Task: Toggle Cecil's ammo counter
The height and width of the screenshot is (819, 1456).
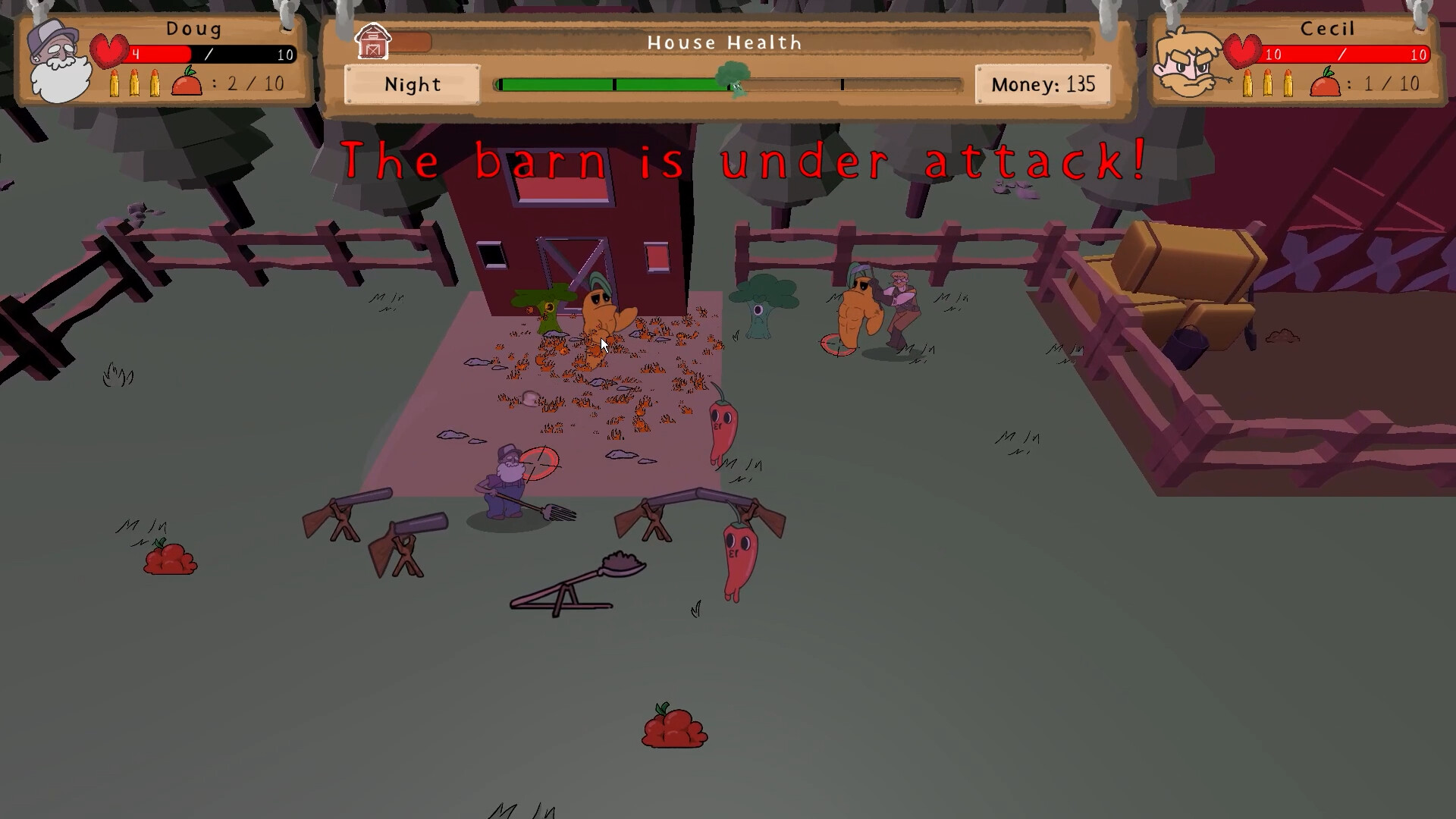Action: click(1268, 82)
